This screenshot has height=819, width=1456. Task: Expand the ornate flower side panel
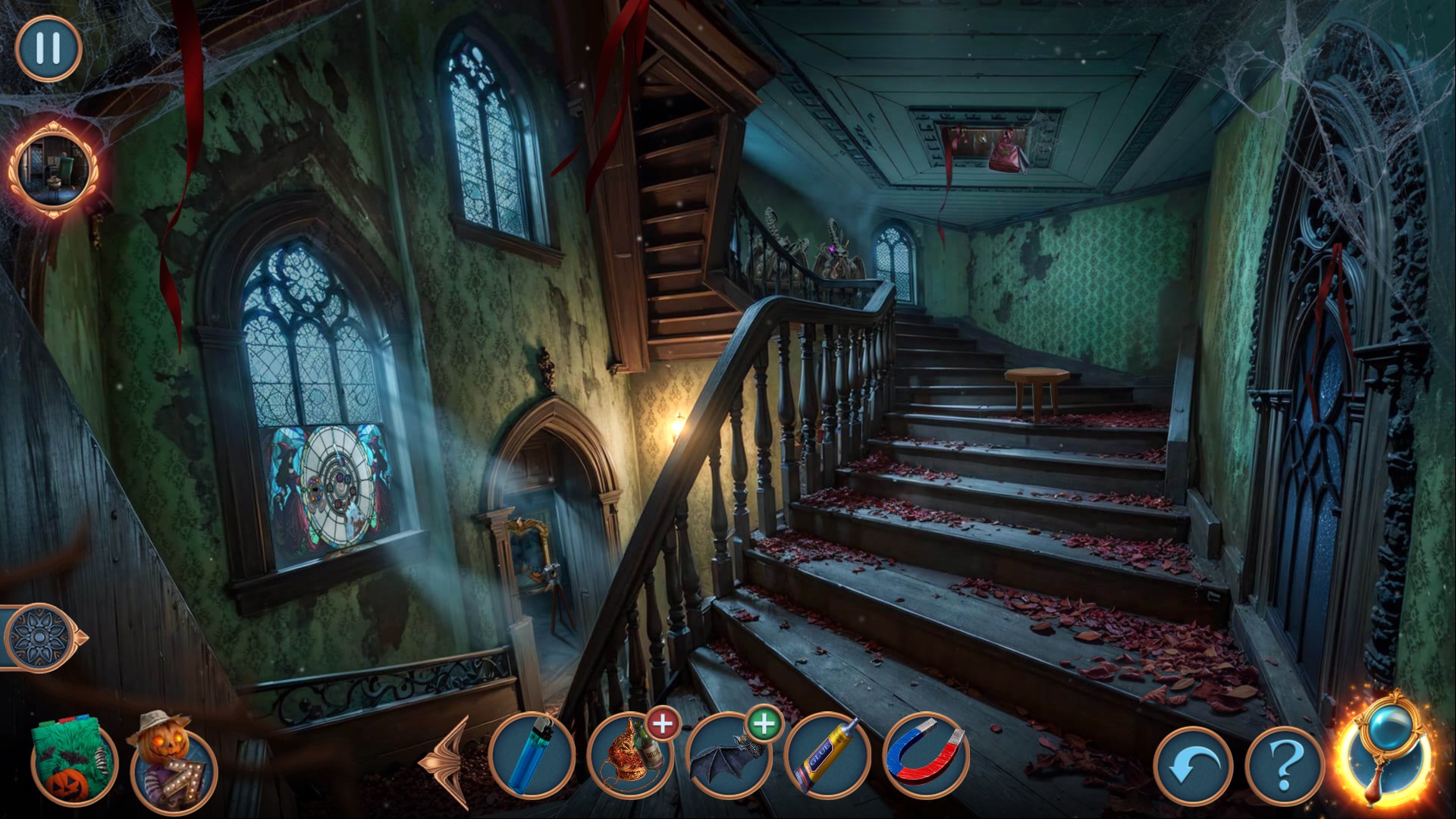pos(39,637)
